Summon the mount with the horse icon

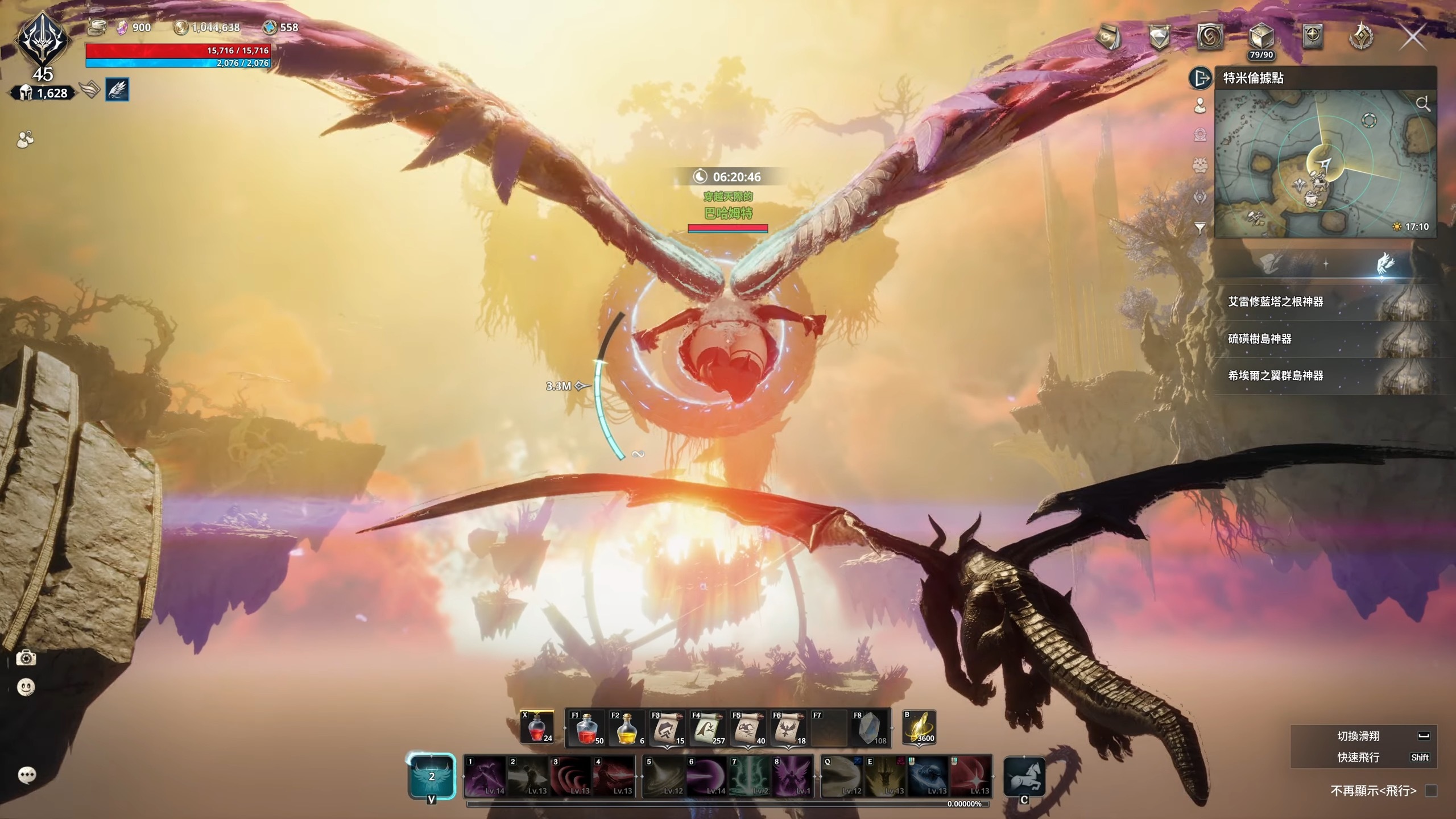pyautogui.click(x=1025, y=776)
